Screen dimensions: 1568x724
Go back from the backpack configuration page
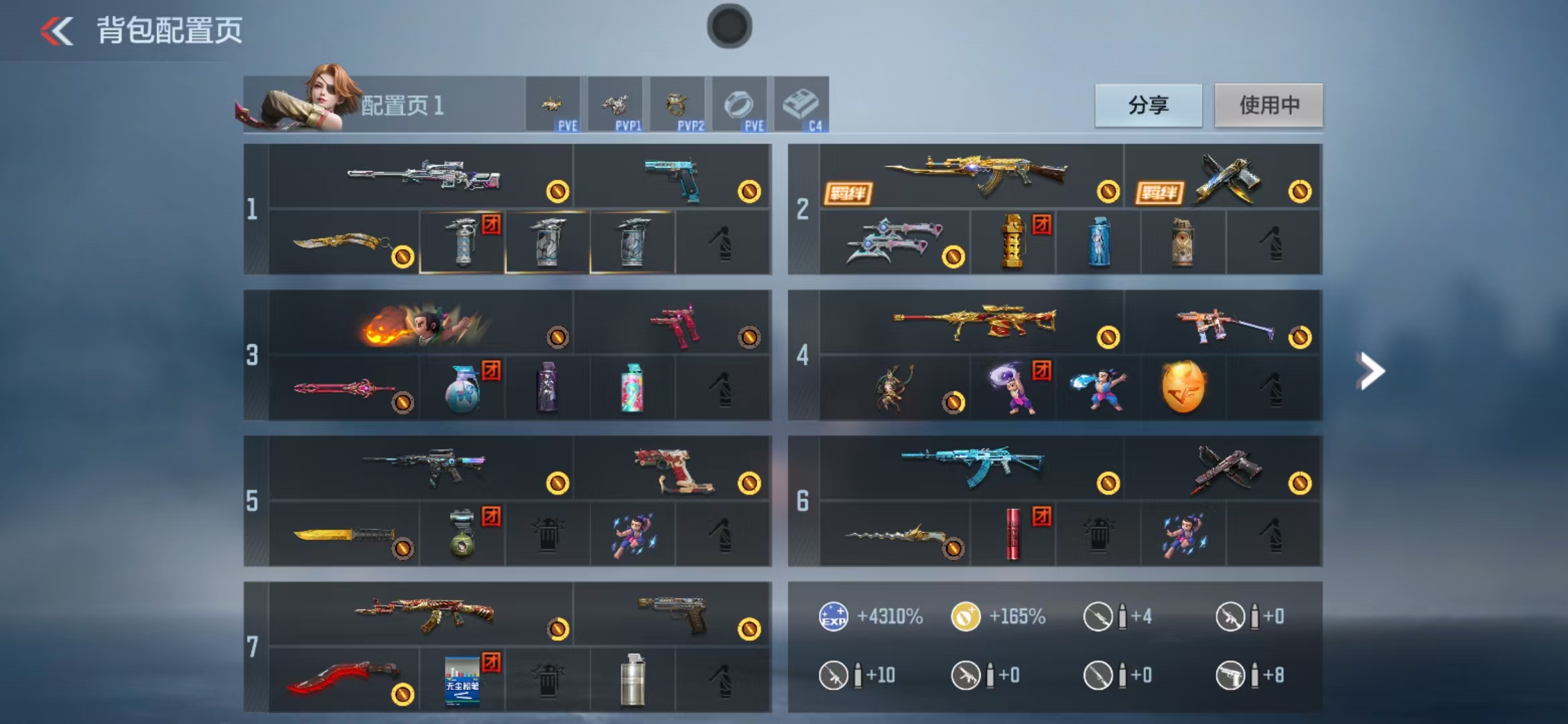point(57,31)
